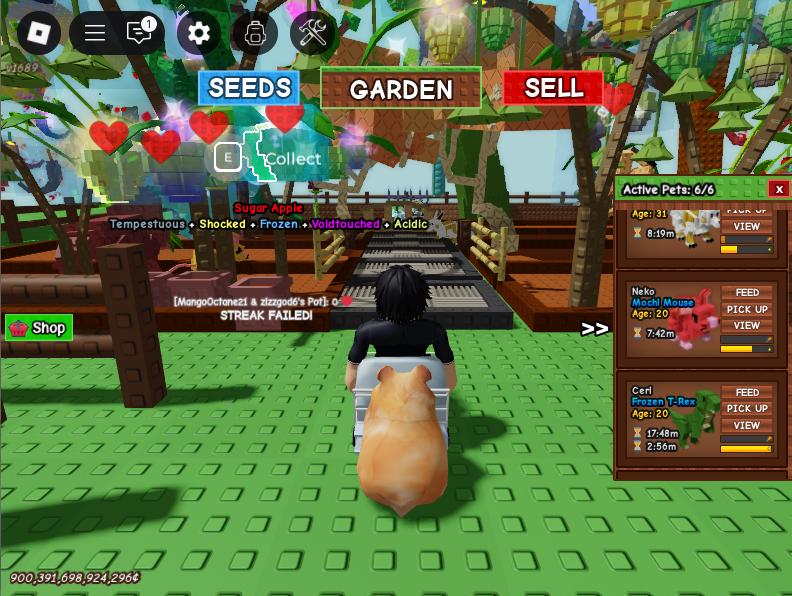
Task: Feed the Frozen T-Rex pet Ceri
Action: 747,392
